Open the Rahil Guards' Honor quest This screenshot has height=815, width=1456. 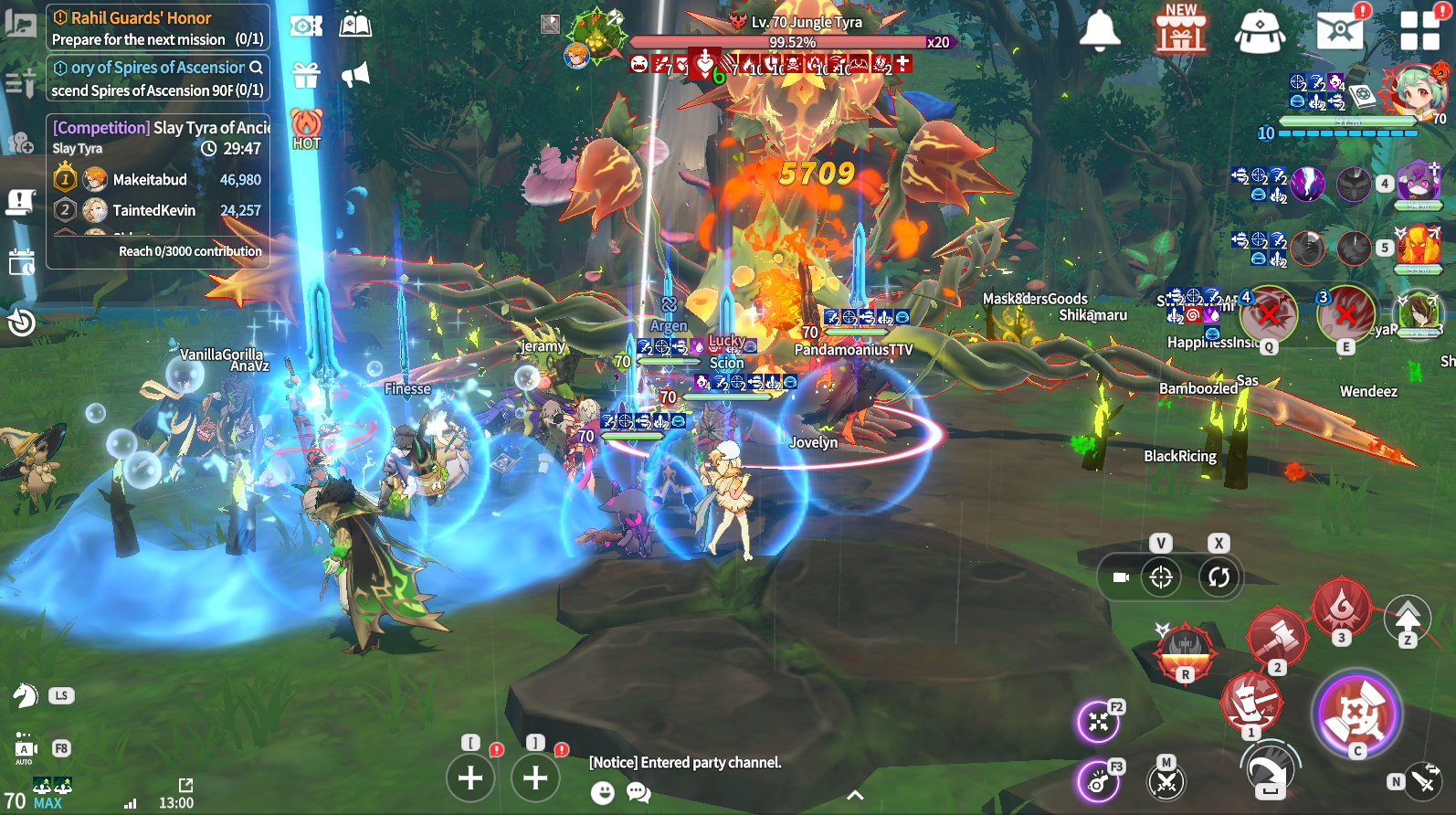coord(157,27)
